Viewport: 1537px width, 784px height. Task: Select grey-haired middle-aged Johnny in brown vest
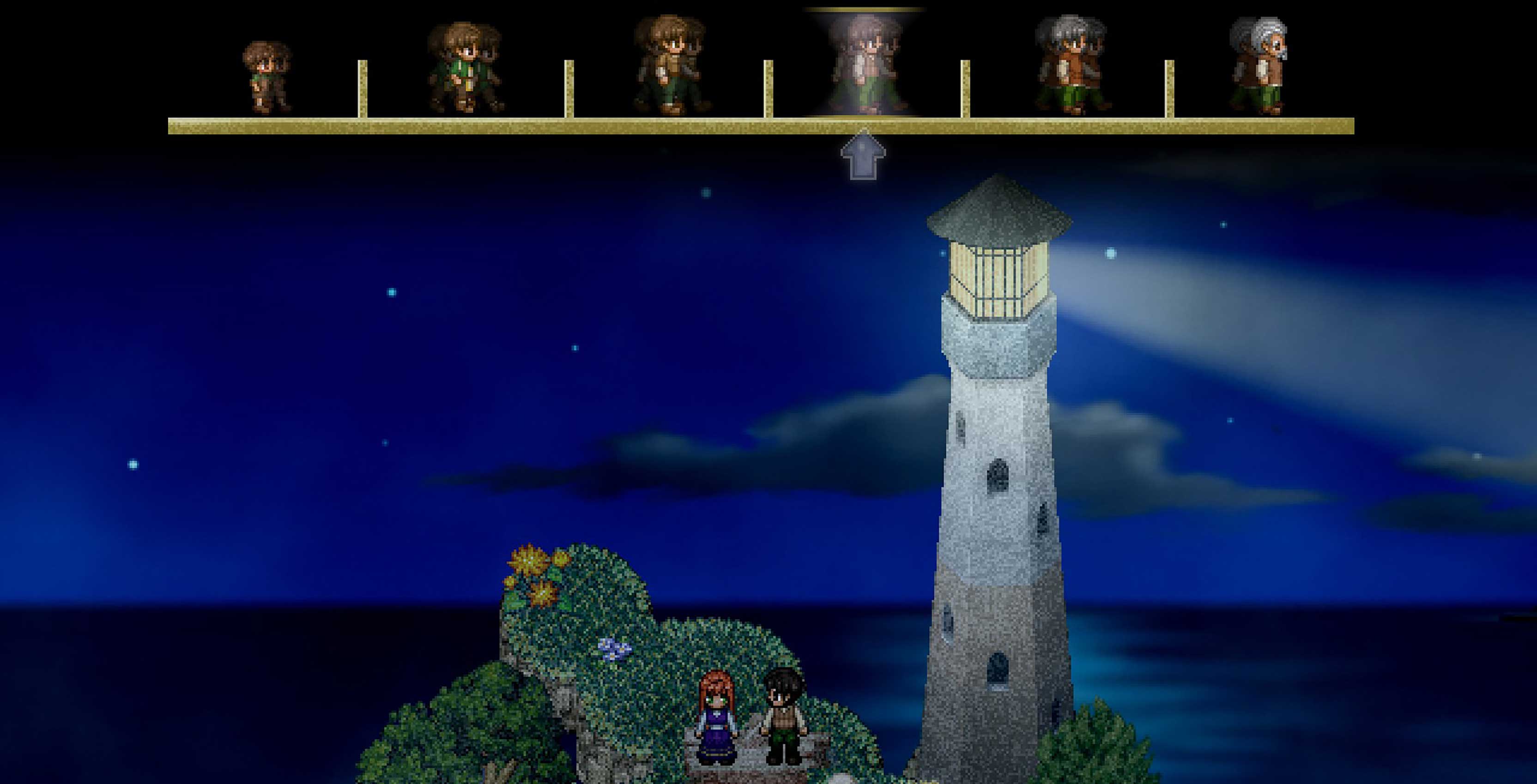click(1071, 66)
